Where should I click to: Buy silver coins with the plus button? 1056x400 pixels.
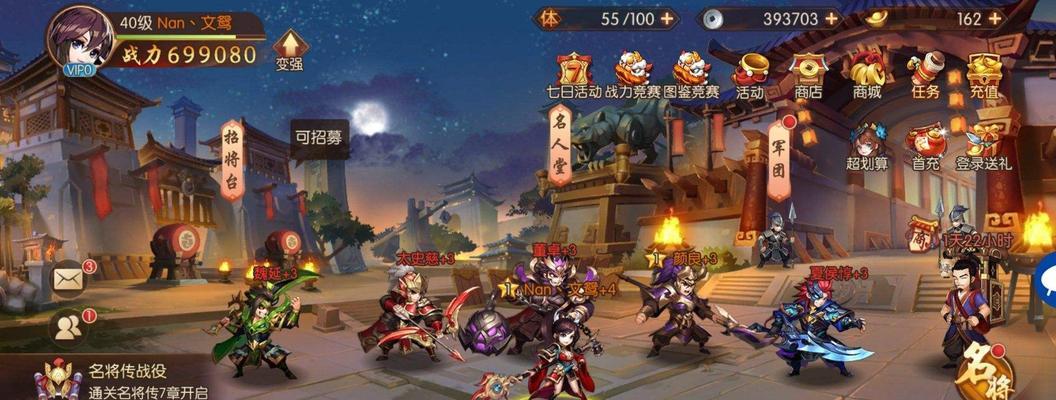(x=831, y=18)
